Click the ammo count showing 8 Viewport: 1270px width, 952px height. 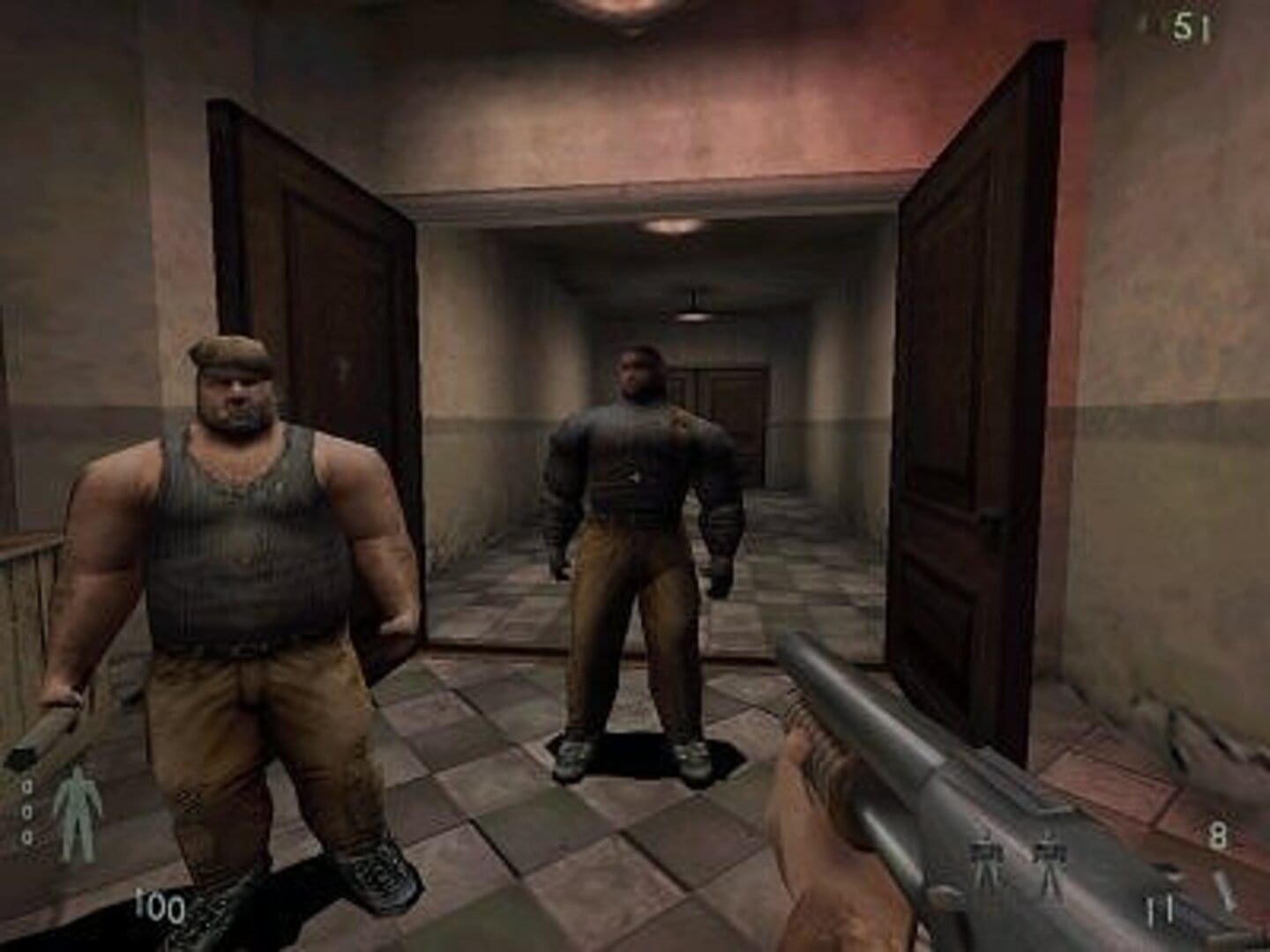1217,833
